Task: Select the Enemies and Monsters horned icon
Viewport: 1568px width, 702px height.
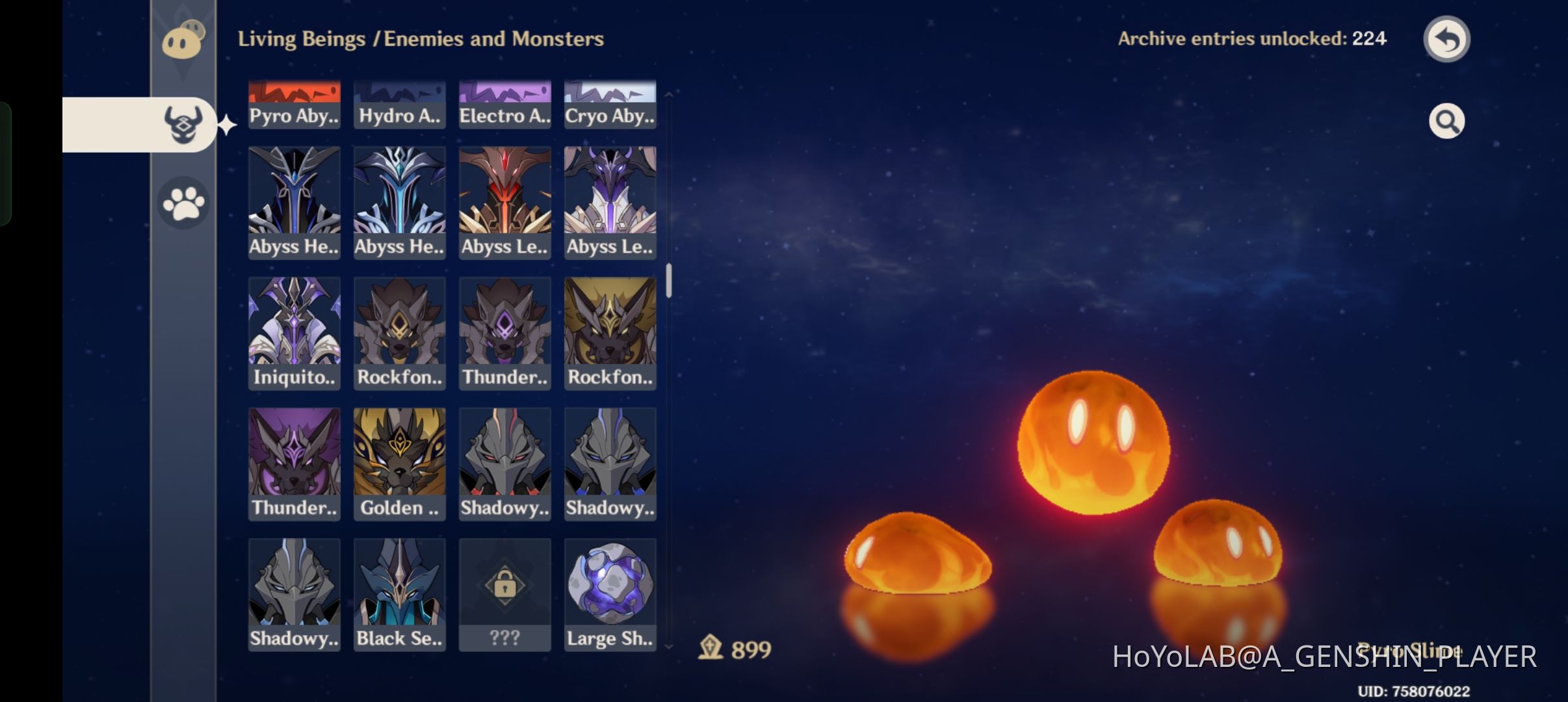Action: [x=183, y=125]
